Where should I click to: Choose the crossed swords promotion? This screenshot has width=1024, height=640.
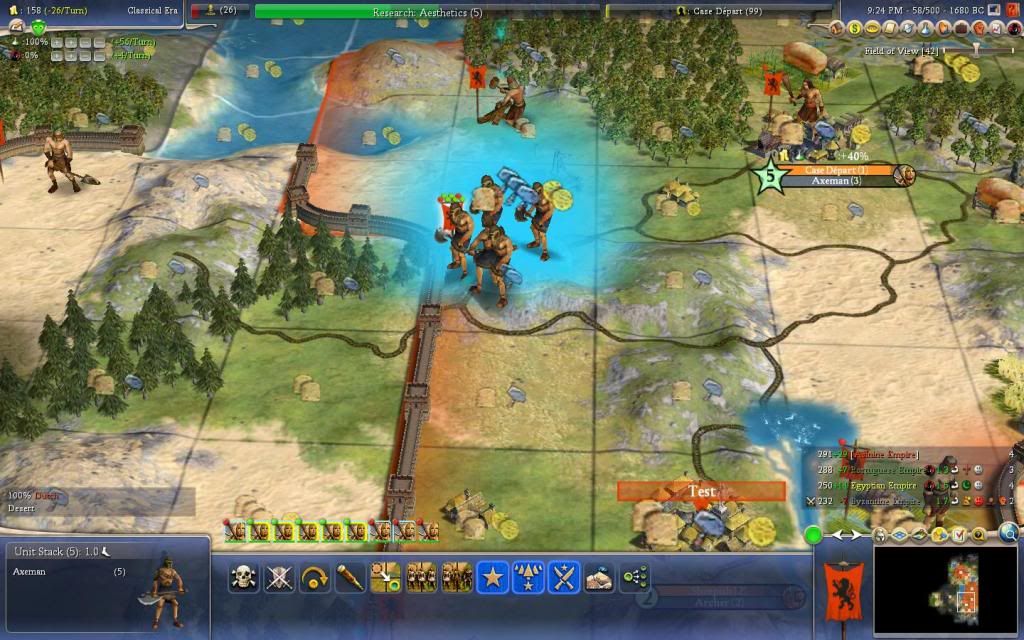tap(564, 577)
